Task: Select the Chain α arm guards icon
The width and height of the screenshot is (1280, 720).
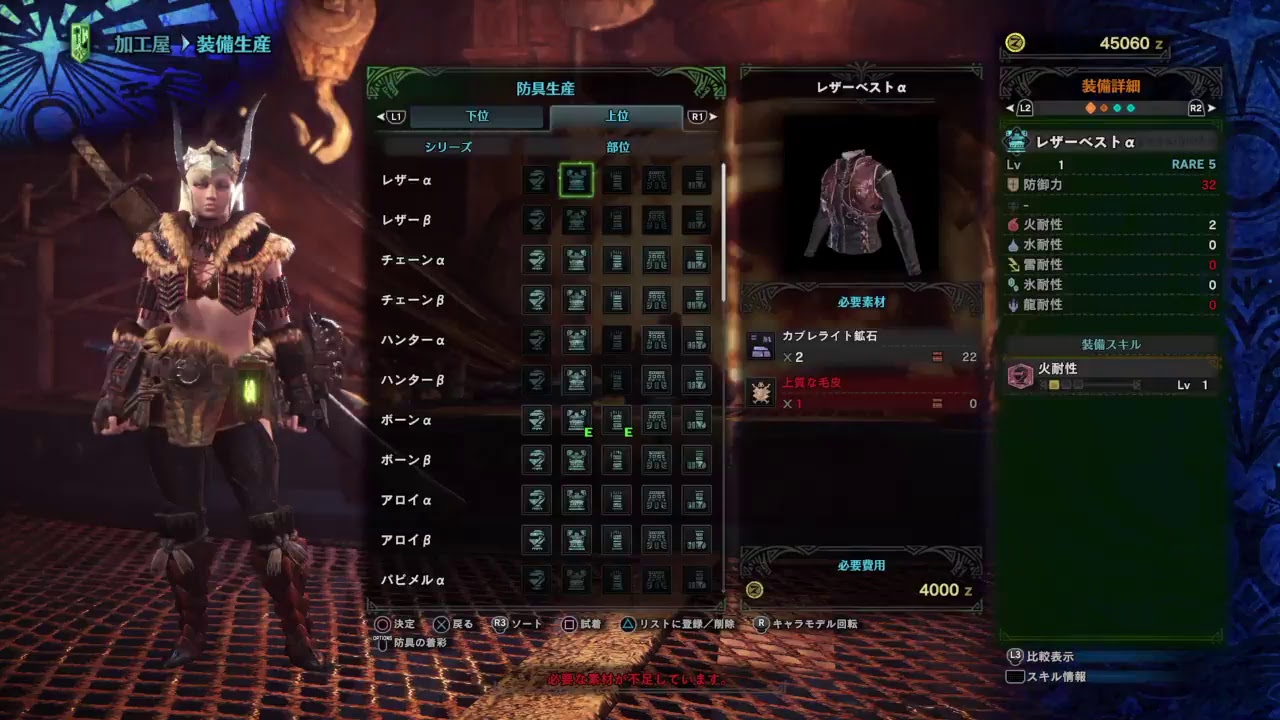Action: point(617,260)
